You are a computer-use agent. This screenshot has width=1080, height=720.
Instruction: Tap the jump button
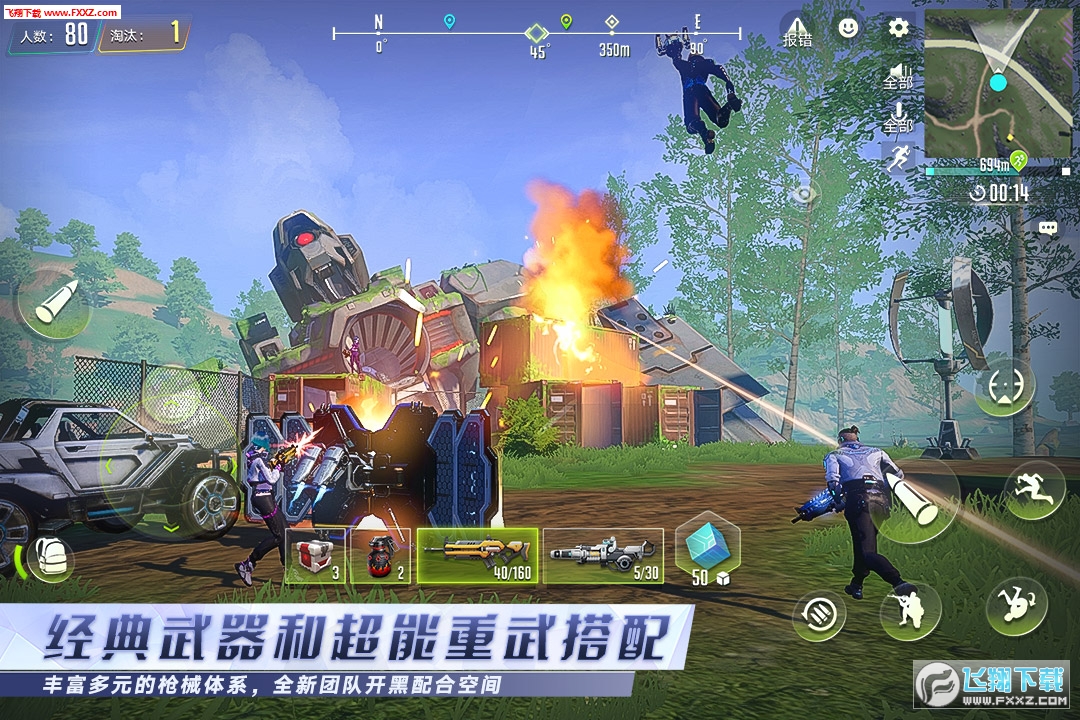1033,490
